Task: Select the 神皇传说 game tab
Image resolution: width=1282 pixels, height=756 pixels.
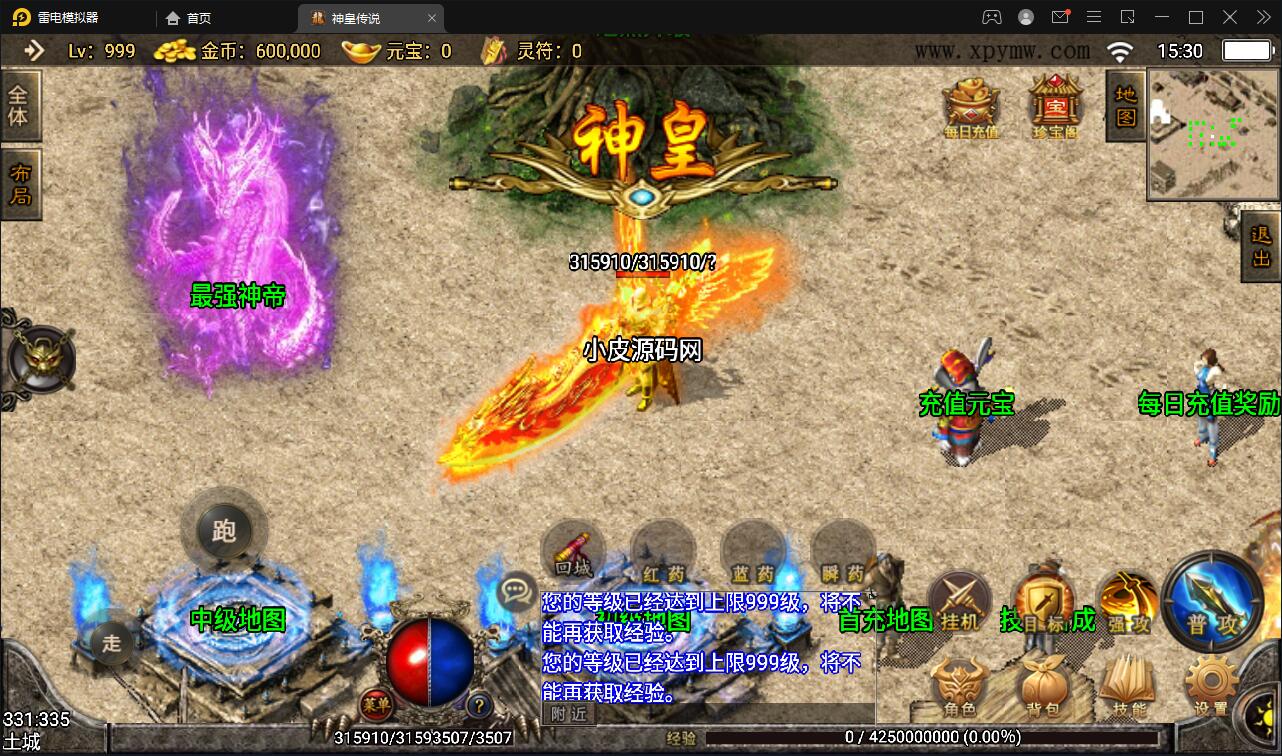Action: click(360, 17)
